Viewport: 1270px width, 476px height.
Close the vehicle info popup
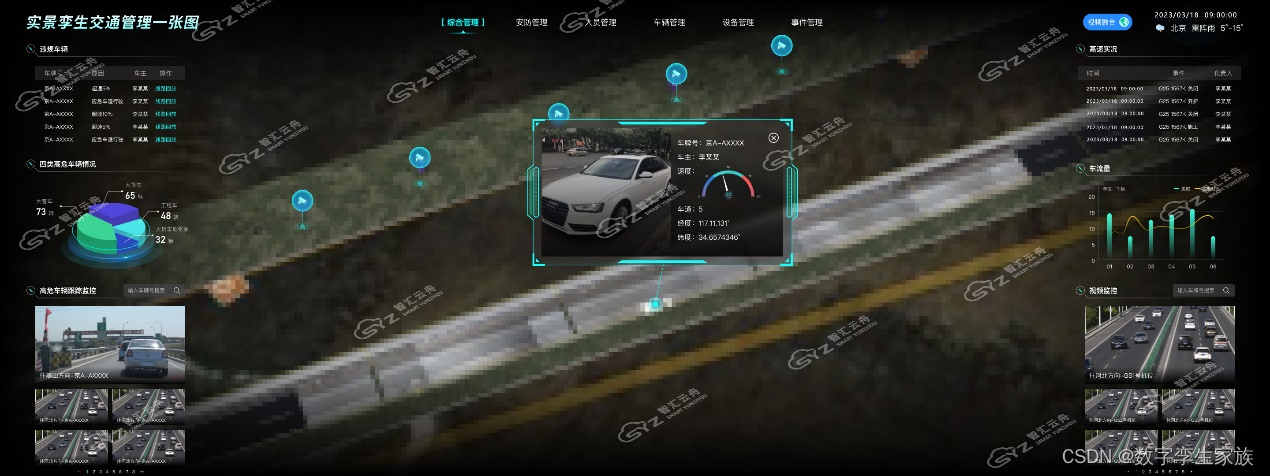(x=774, y=138)
